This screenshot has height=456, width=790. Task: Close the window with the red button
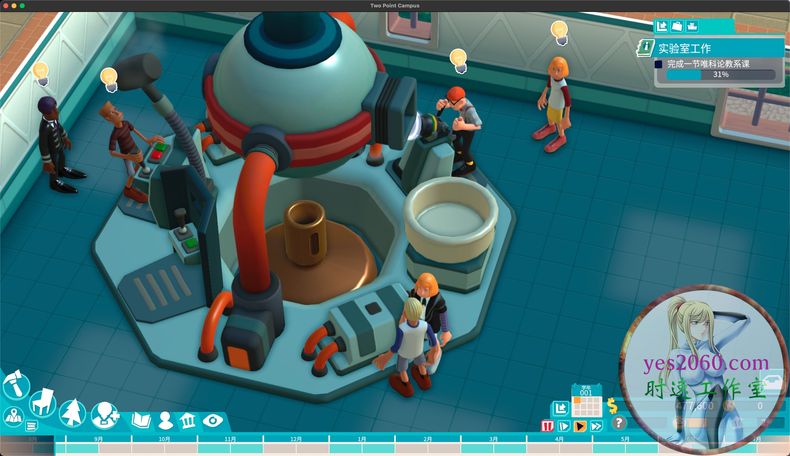[6, 5]
